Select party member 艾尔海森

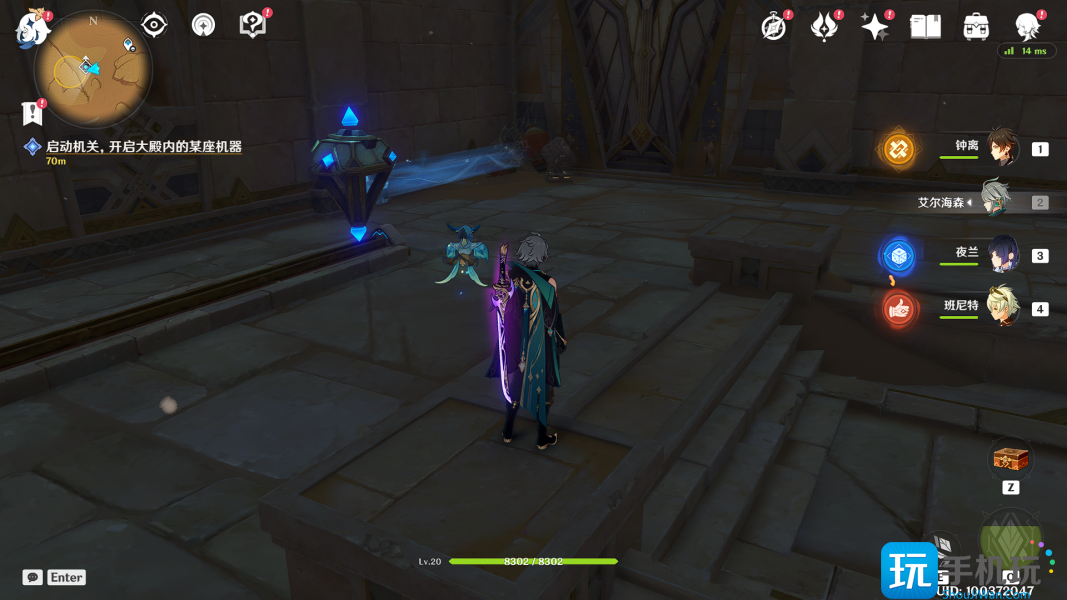(996, 201)
